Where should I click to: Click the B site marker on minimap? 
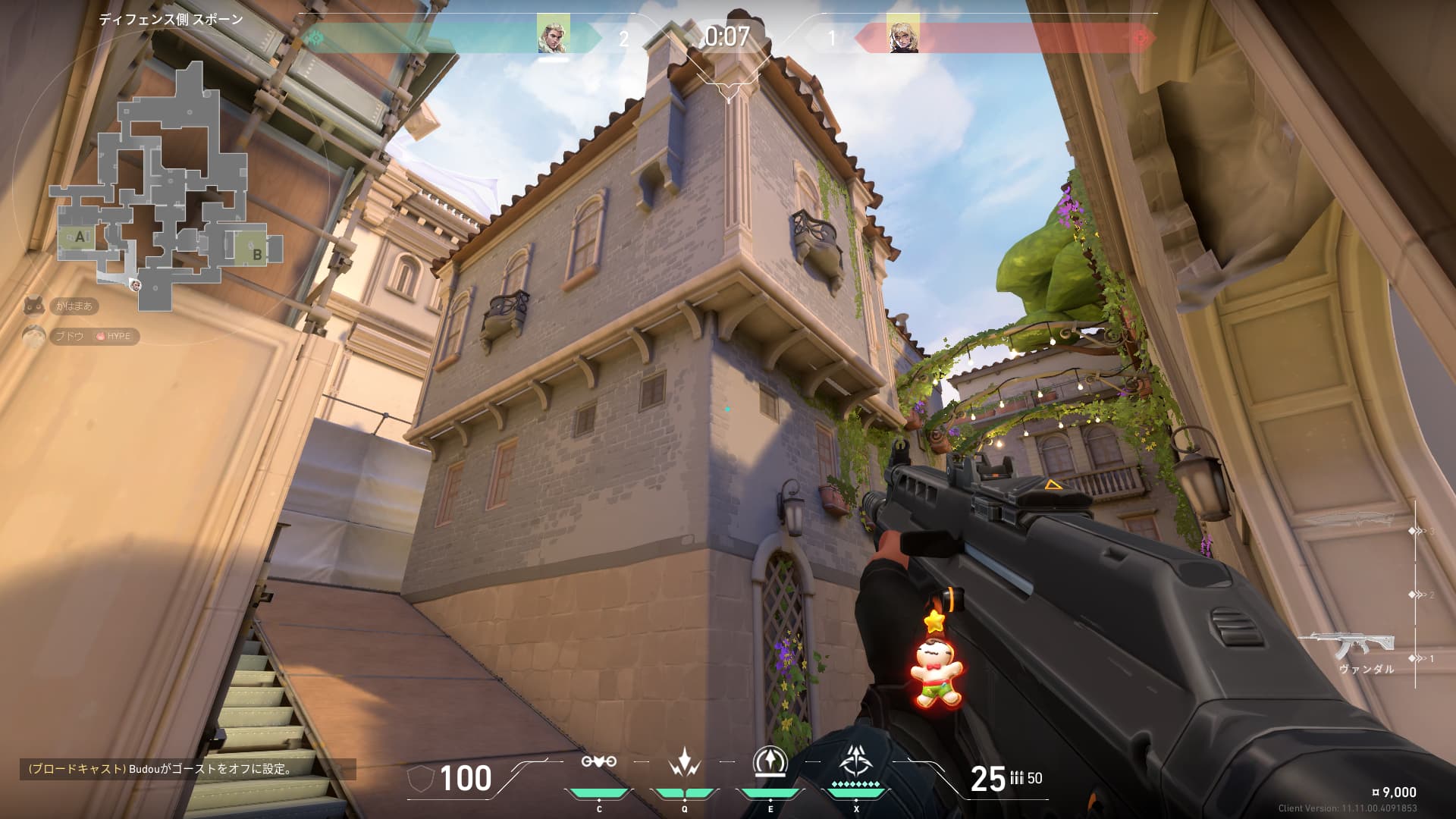[x=257, y=254]
